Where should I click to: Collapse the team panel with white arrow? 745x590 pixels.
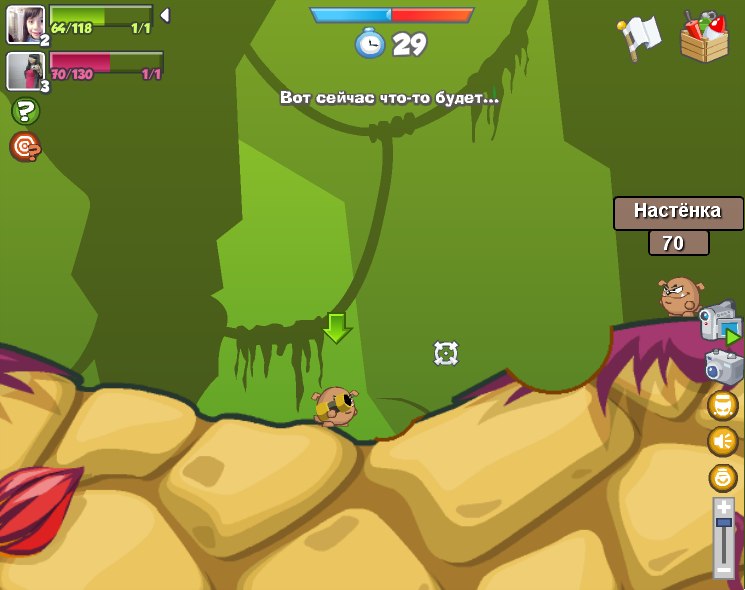coord(165,16)
